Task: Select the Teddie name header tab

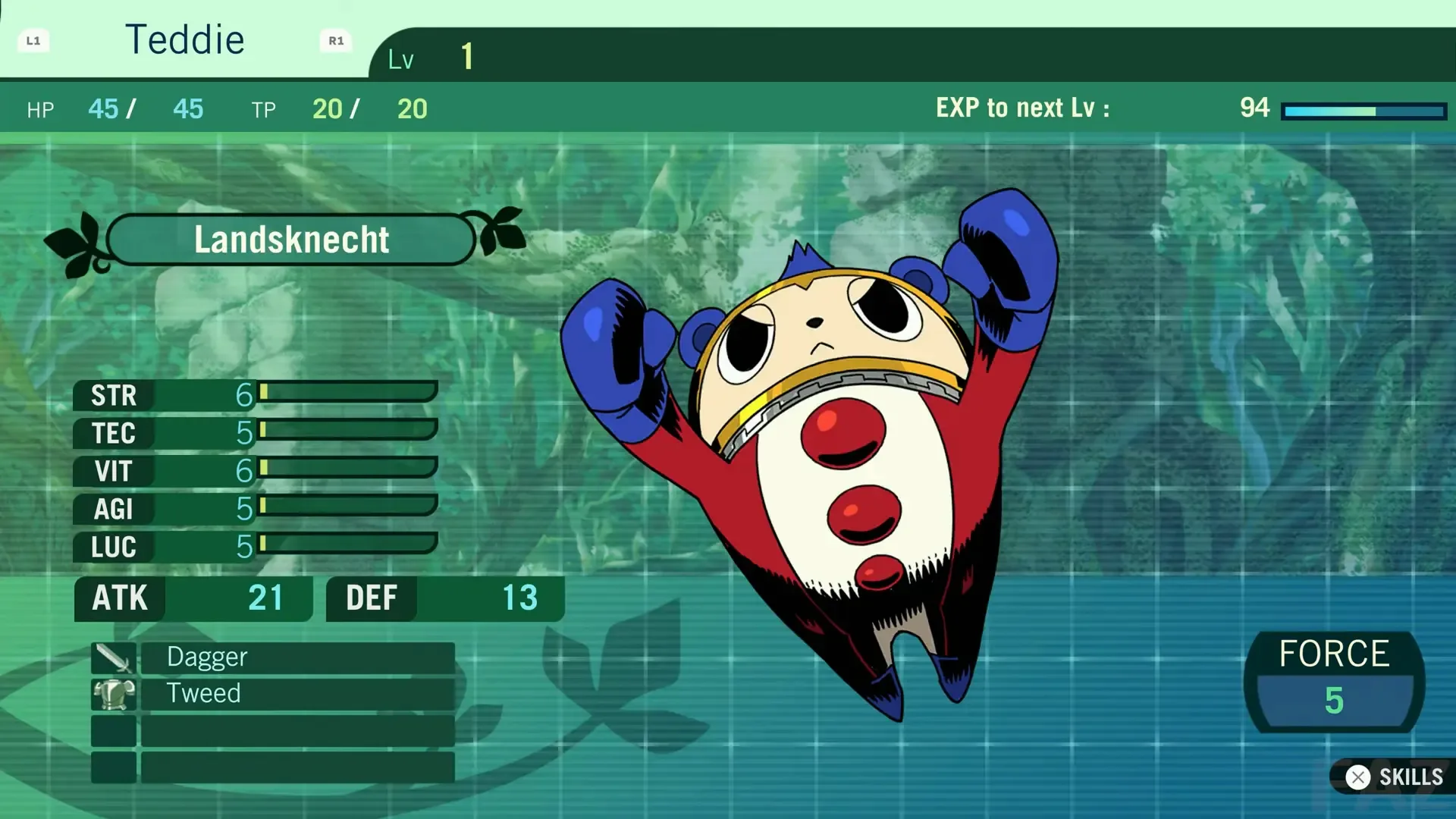Action: (186, 39)
